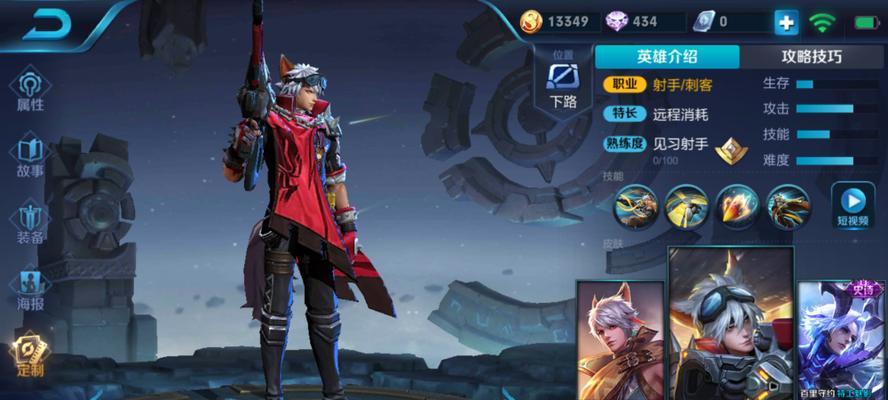Tap the gold coin balance 13349
Viewport: 888px width, 400px height.
[x=556, y=21]
